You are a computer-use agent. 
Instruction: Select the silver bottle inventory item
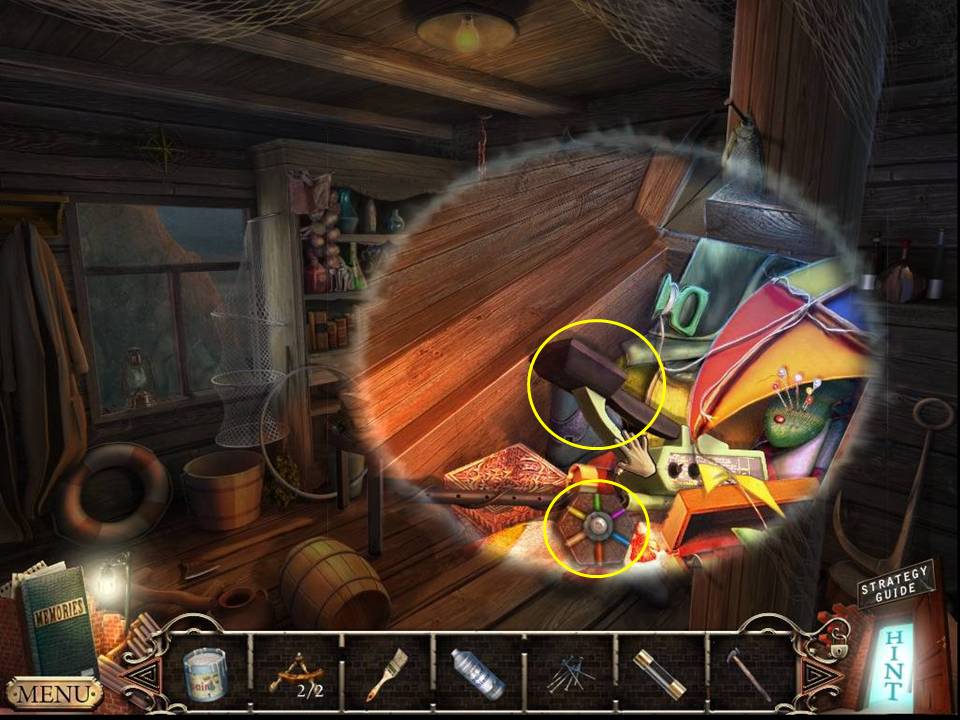pos(477,674)
